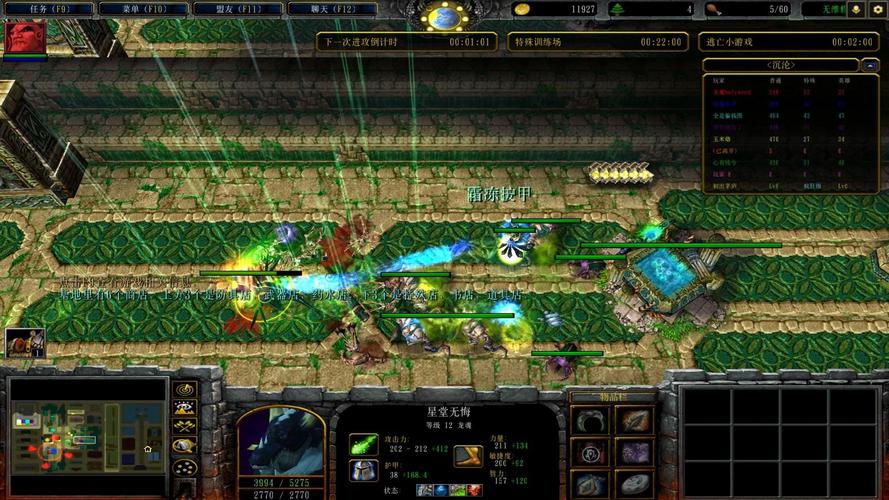Click the idle worker icon above the minimap
The height and width of the screenshot is (500, 889).
tap(20, 343)
